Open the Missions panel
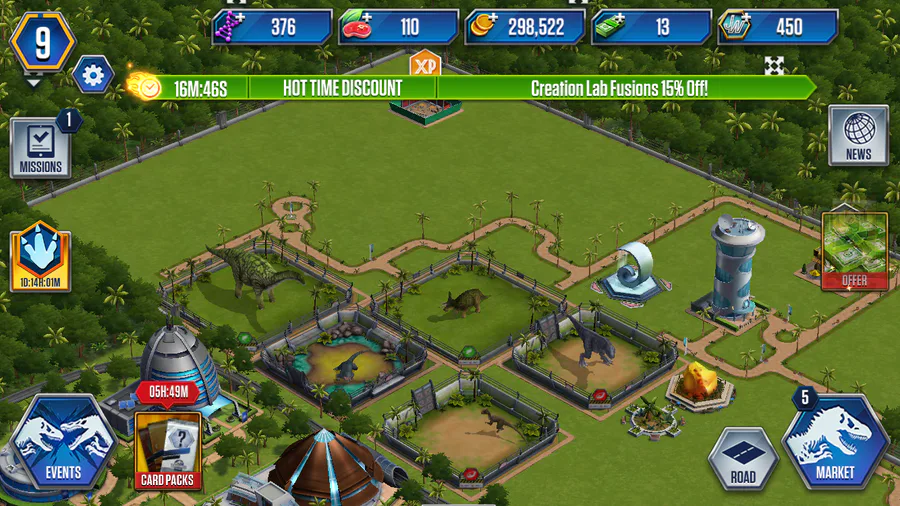This screenshot has width=900, height=506. point(40,149)
